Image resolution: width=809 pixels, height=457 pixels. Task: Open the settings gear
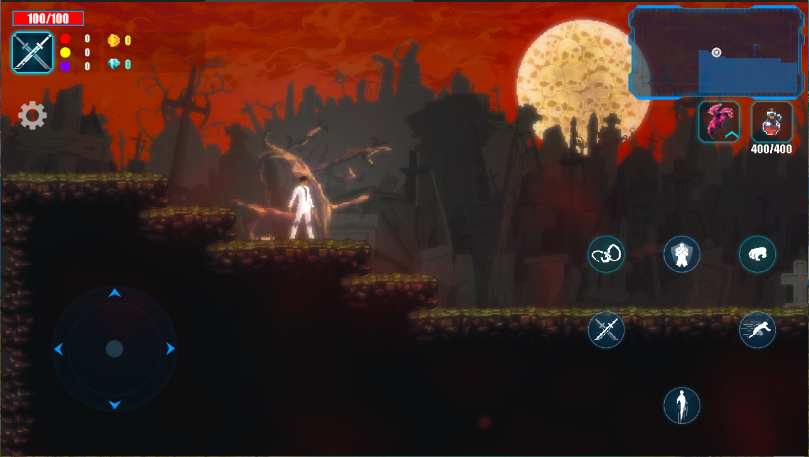[33, 116]
